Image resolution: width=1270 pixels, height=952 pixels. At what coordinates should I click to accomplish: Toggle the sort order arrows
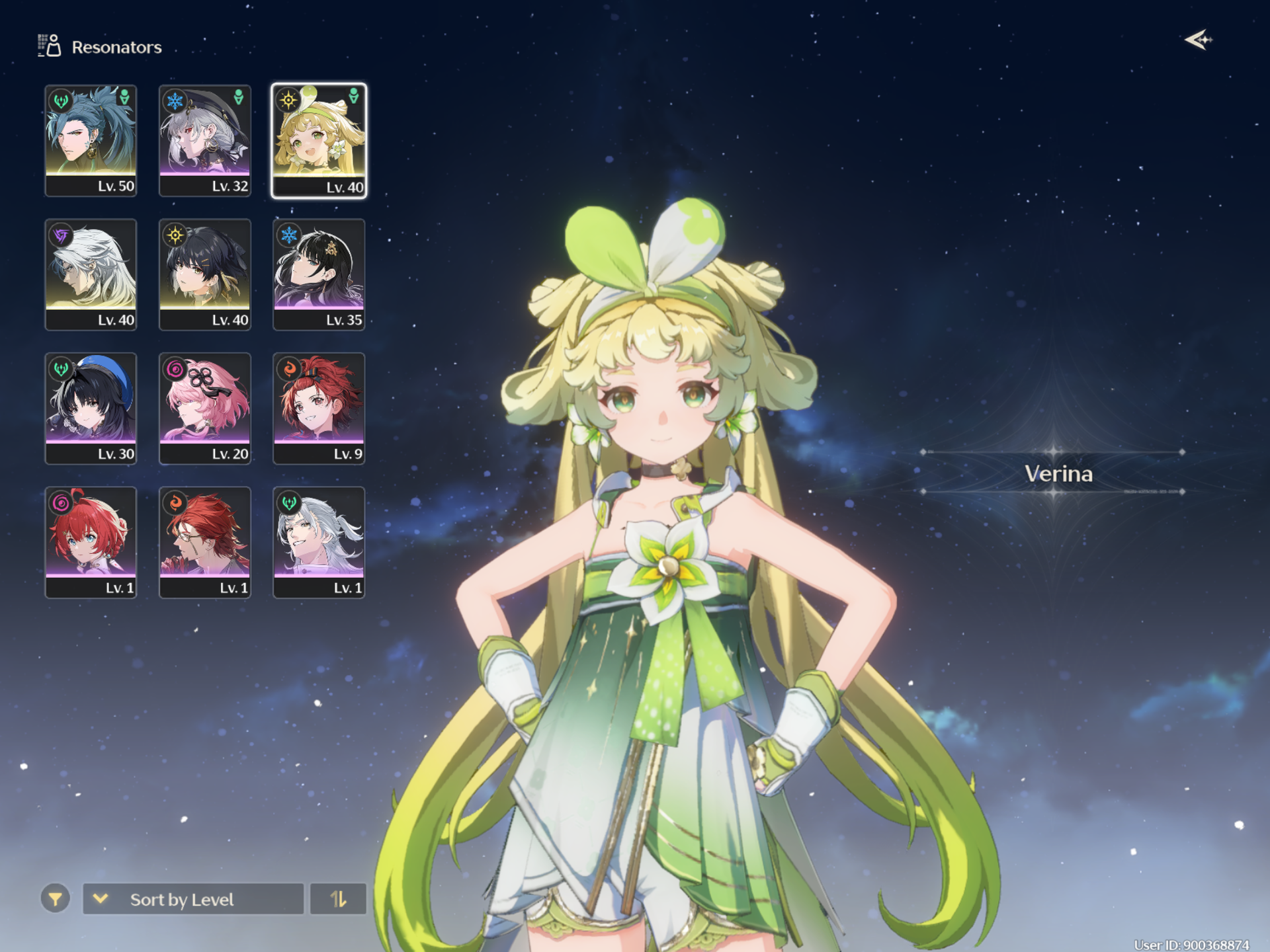coord(338,899)
